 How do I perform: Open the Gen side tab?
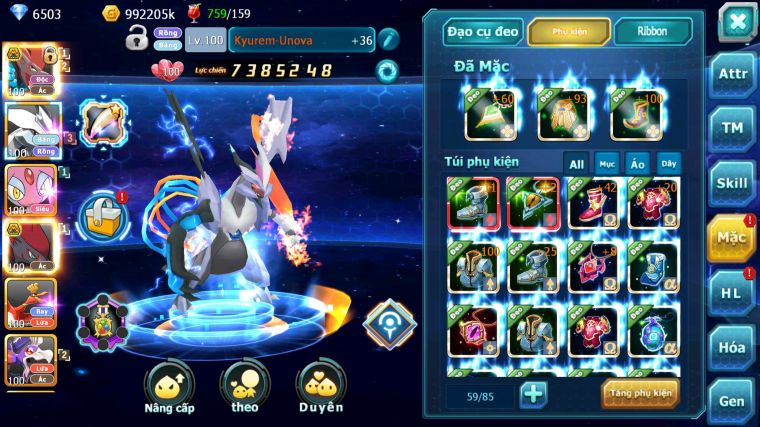pos(733,400)
